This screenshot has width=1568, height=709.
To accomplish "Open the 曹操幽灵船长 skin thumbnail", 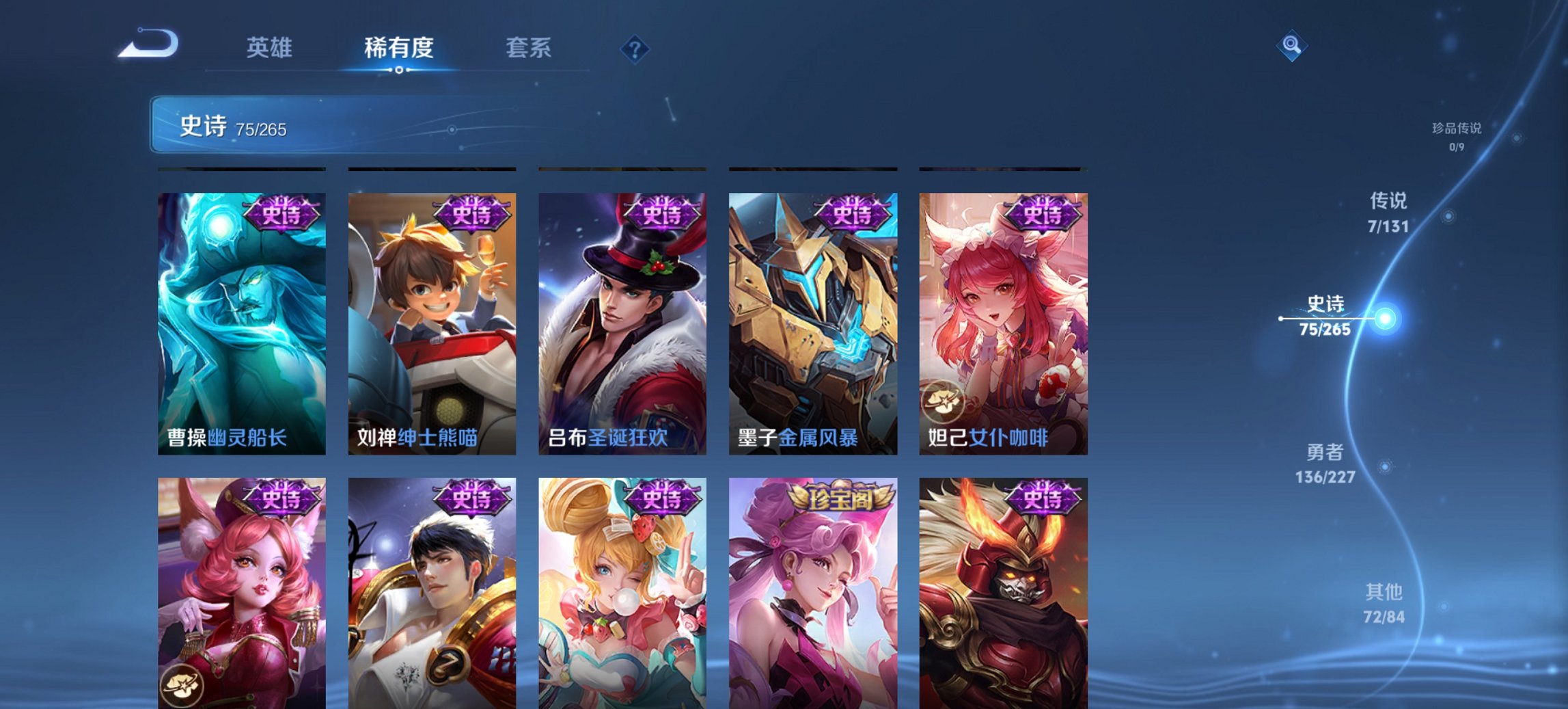I will 240,325.
